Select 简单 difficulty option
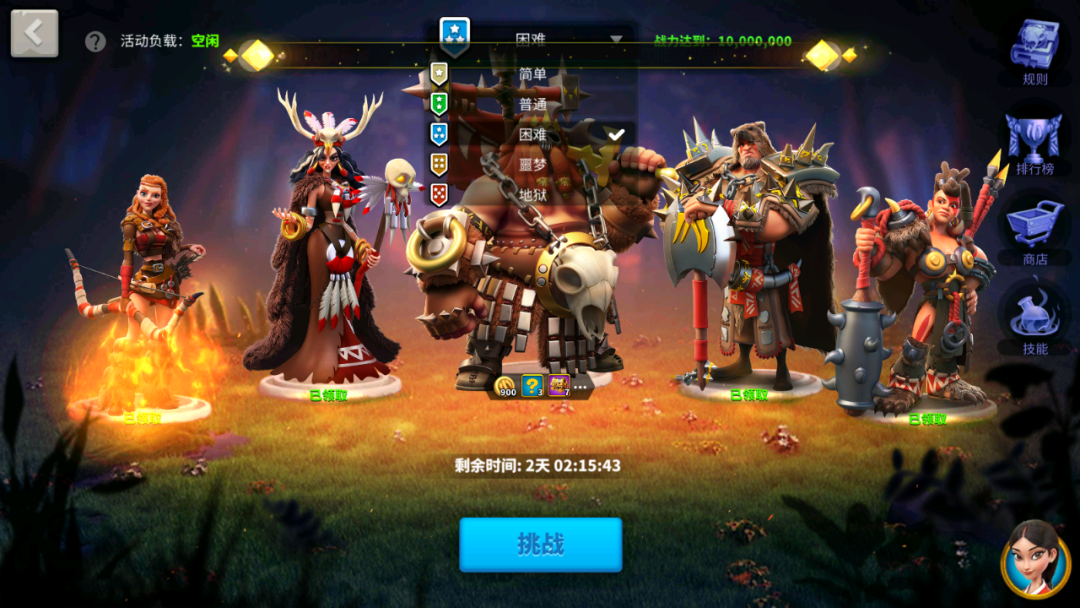 [x=532, y=74]
